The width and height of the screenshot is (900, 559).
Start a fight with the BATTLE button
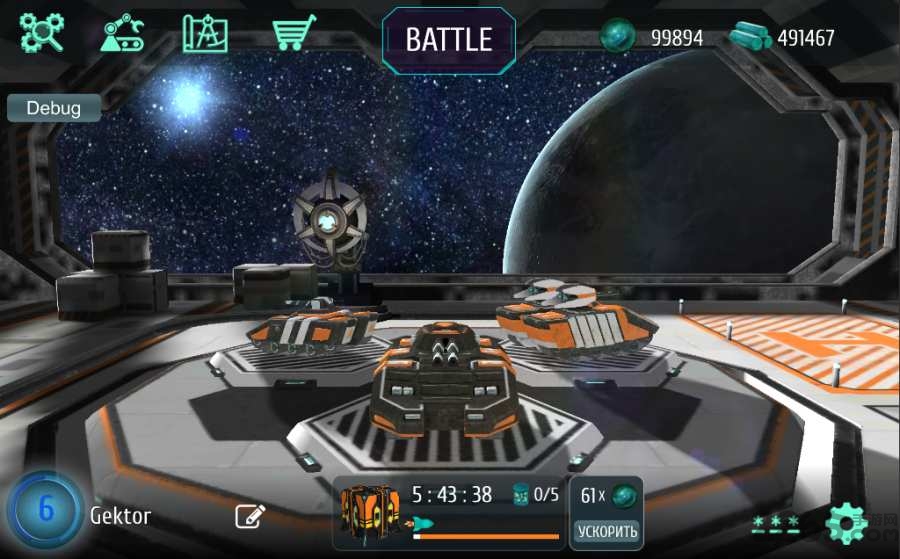click(449, 40)
